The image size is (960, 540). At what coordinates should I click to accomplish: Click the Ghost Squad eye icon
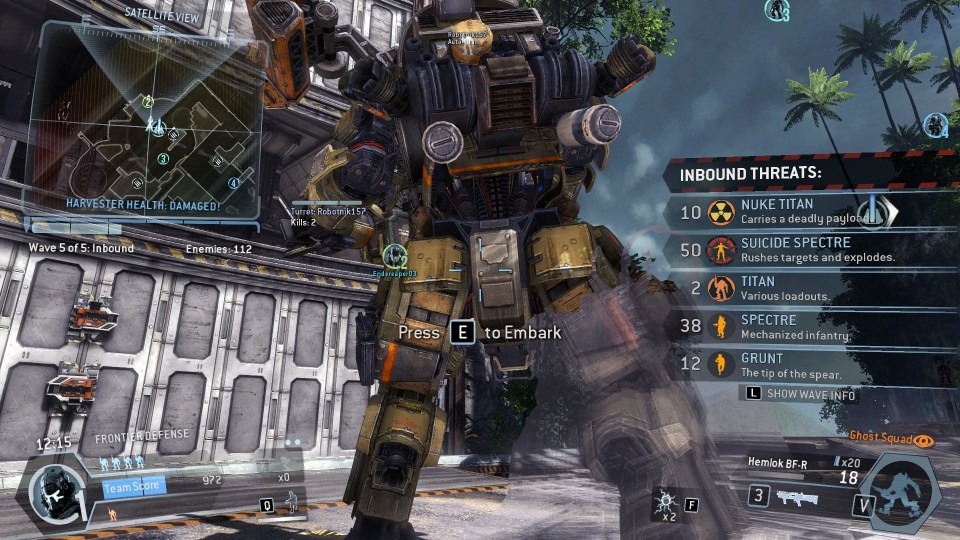point(925,438)
